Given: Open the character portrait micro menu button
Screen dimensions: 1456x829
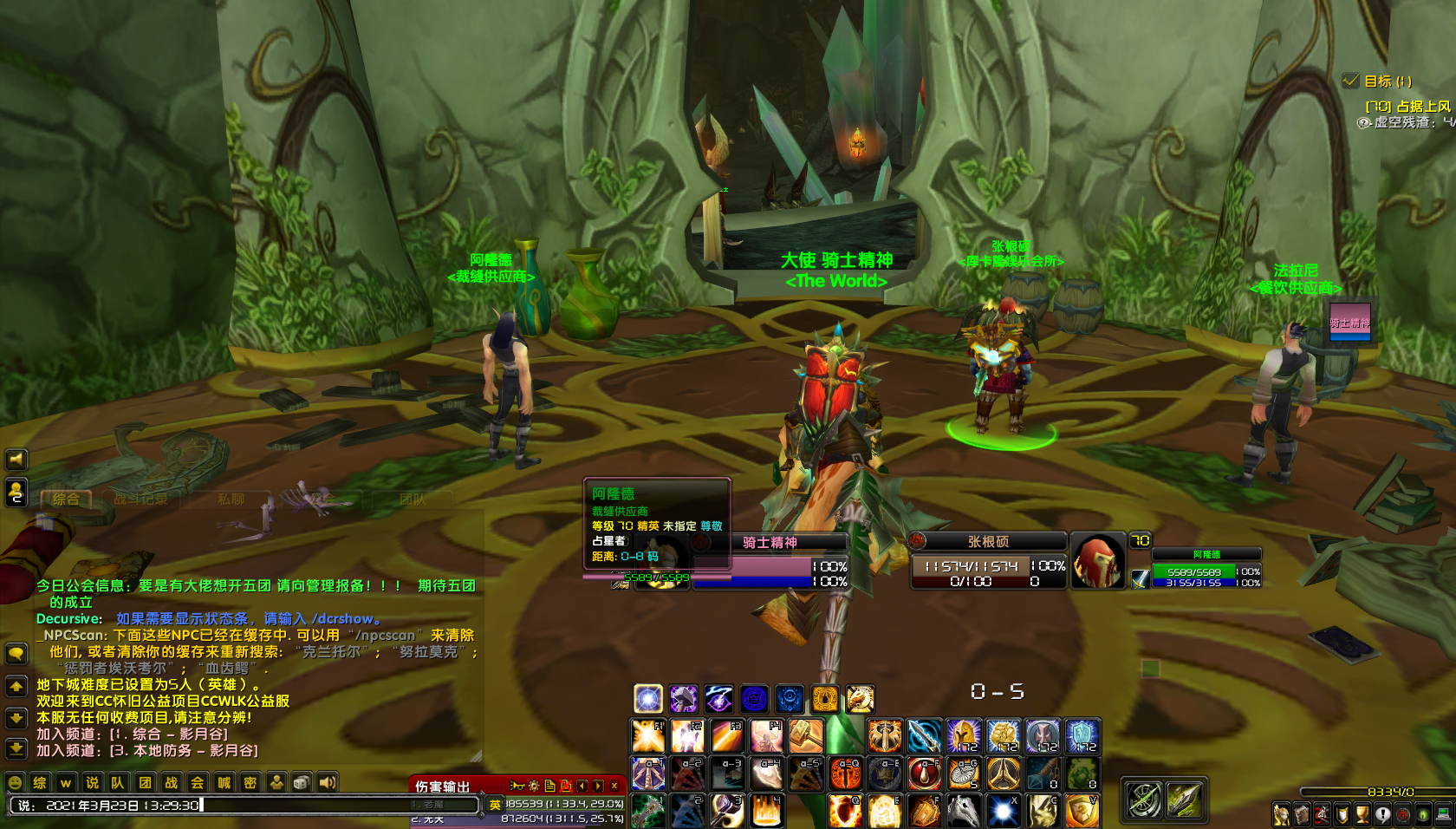Looking at the screenshot, I should pos(1281,814).
